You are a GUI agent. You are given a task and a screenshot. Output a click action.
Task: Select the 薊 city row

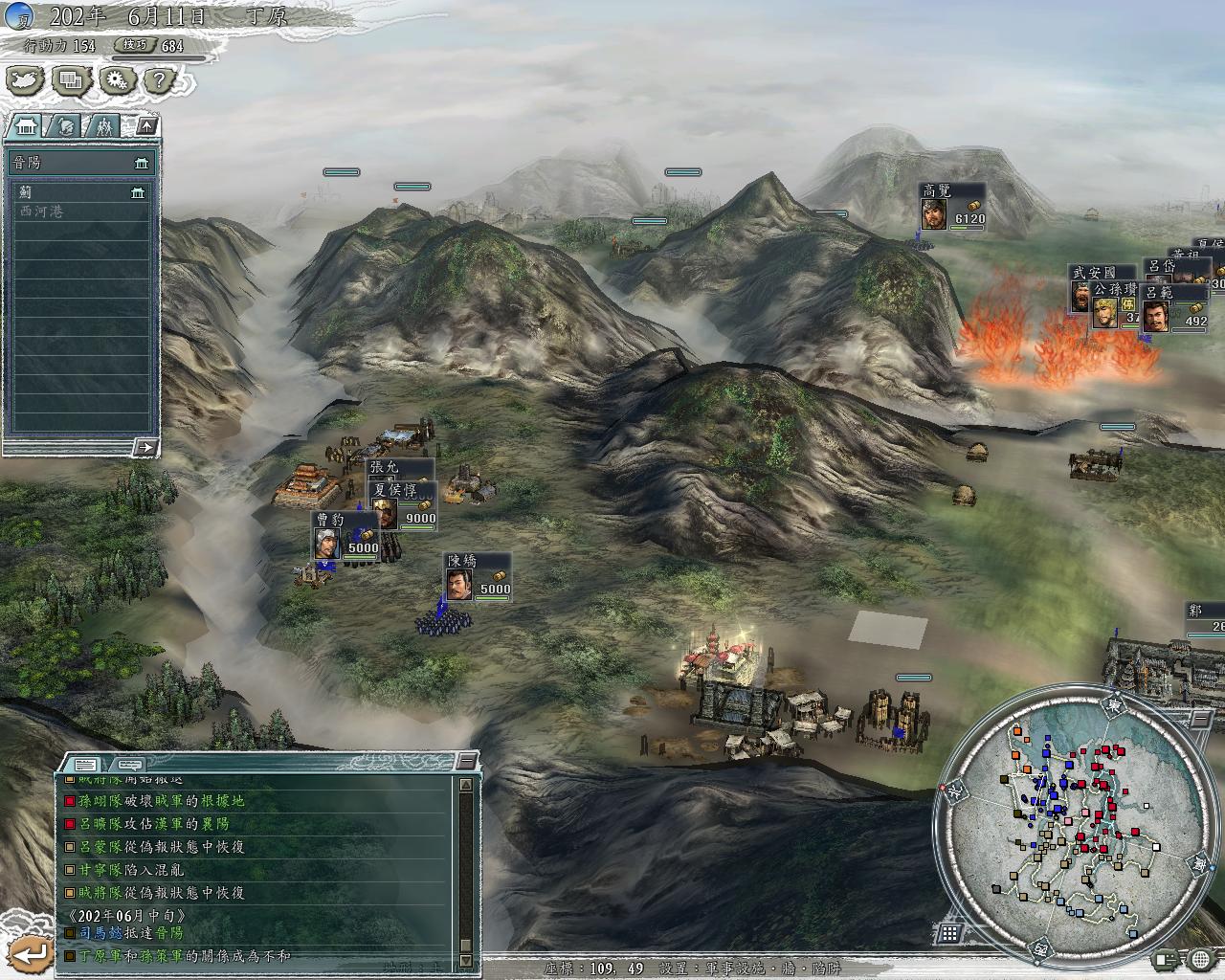tap(78, 192)
